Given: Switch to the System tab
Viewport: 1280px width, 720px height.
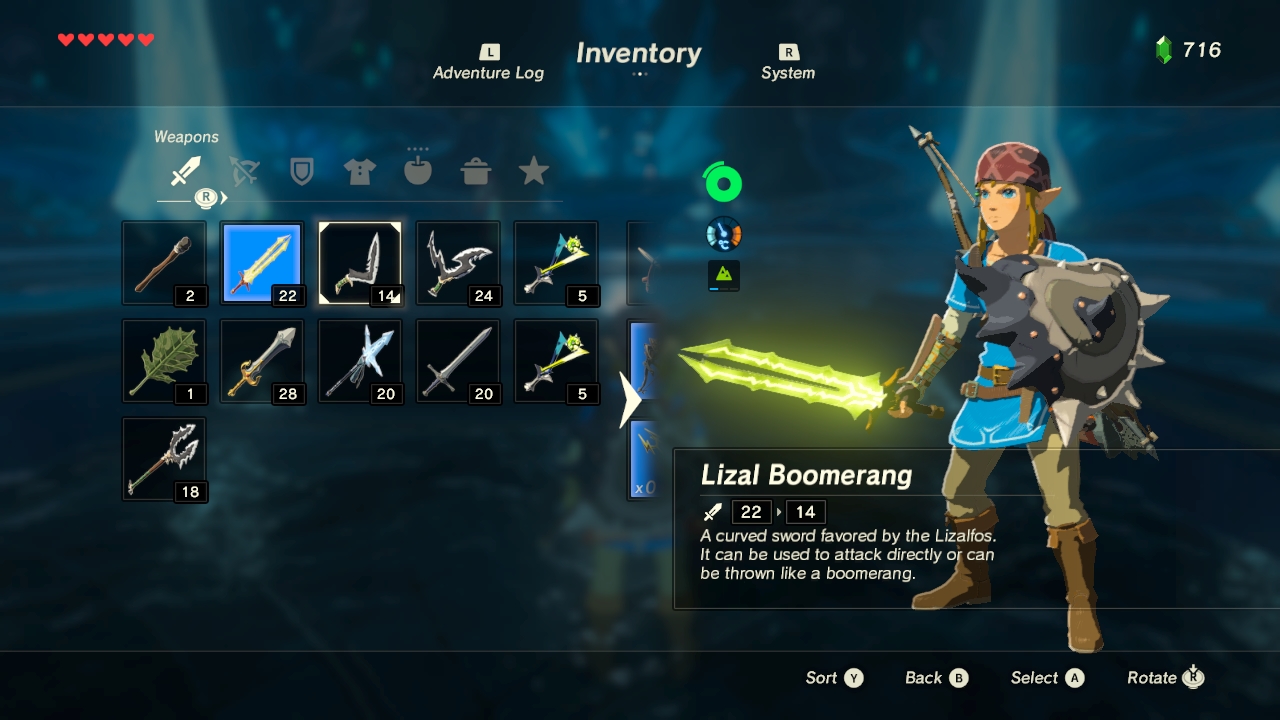Looking at the screenshot, I should coord(788,63).
